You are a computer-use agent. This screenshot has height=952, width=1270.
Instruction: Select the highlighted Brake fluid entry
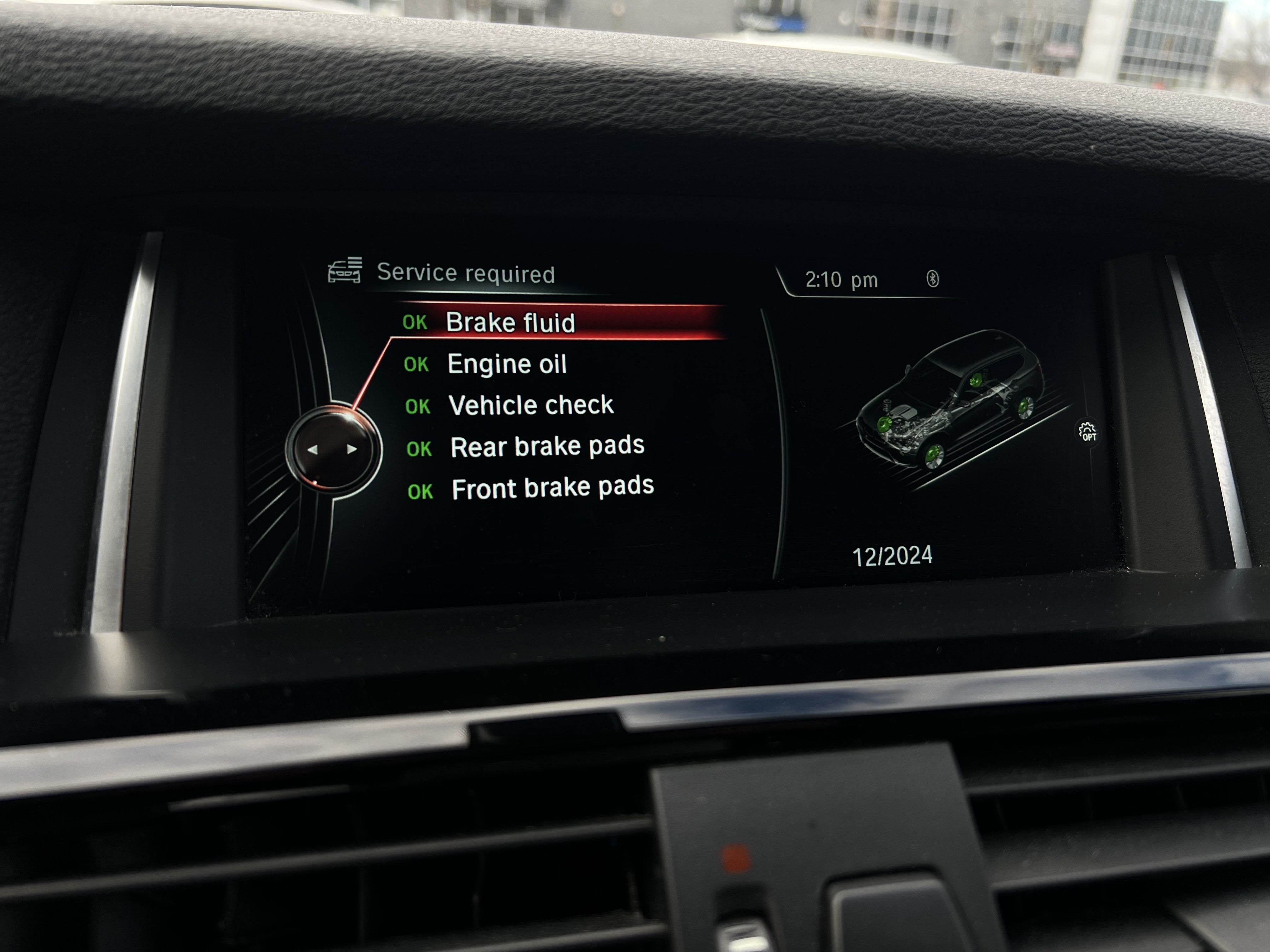pos(512,322)
